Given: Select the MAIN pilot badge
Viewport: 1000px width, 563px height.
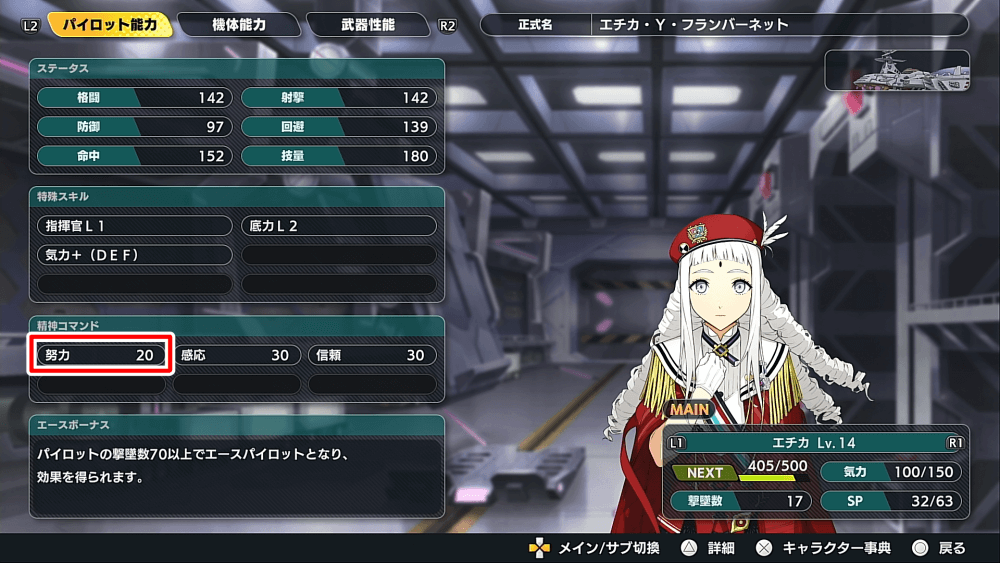Looking at the screenshot, I should click(690, 409).
